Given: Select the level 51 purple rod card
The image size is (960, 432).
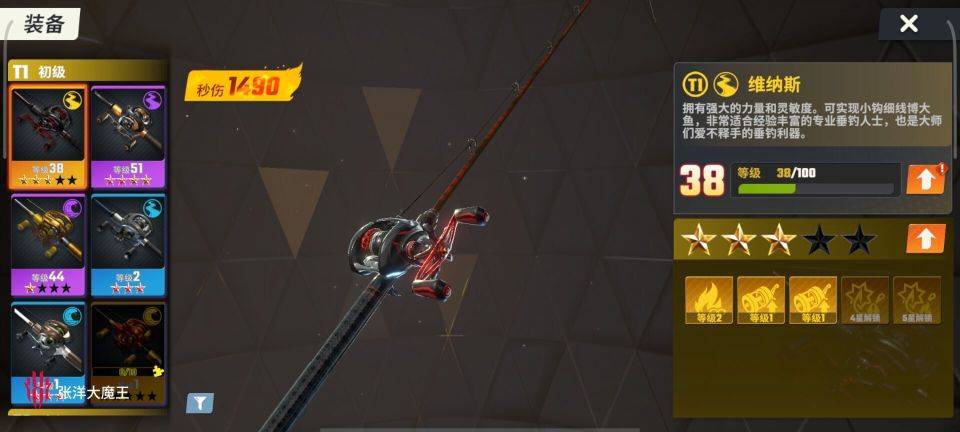Looking at the screenshot, I should (x=128, y=137).
